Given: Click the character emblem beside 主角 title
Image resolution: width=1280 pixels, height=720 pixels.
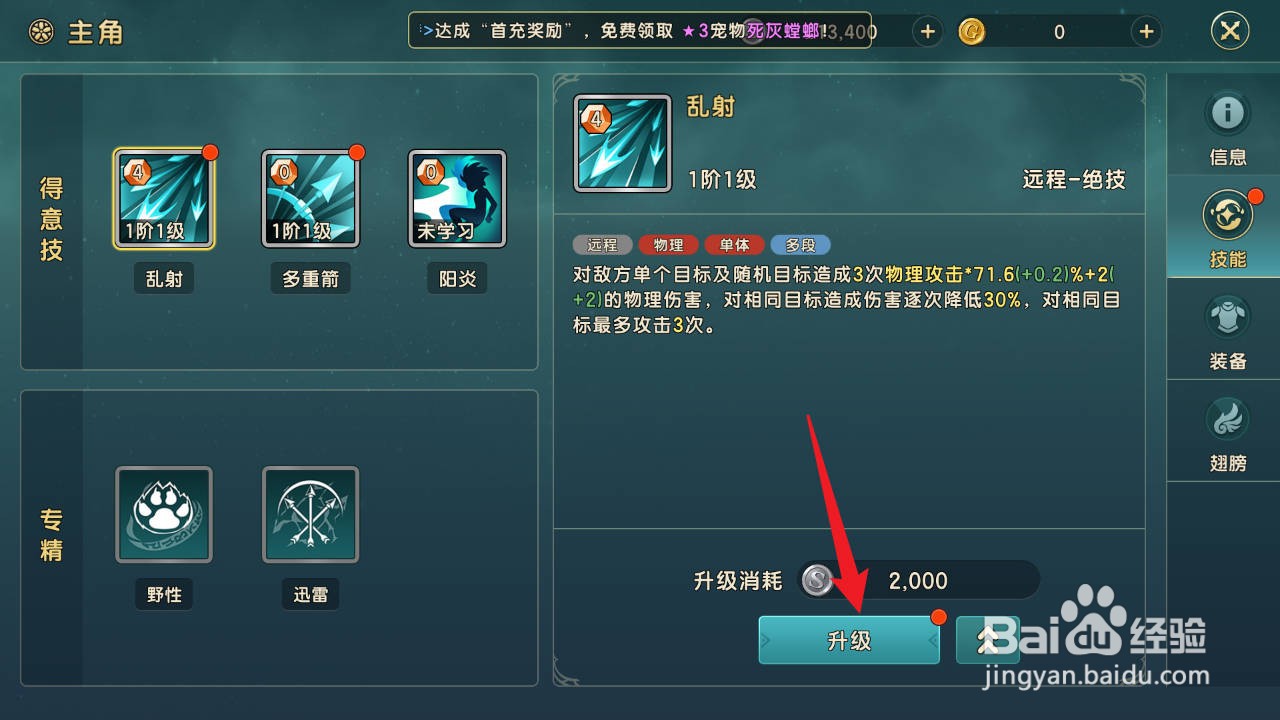Looking at the screenshot, I should click(40, 31).
